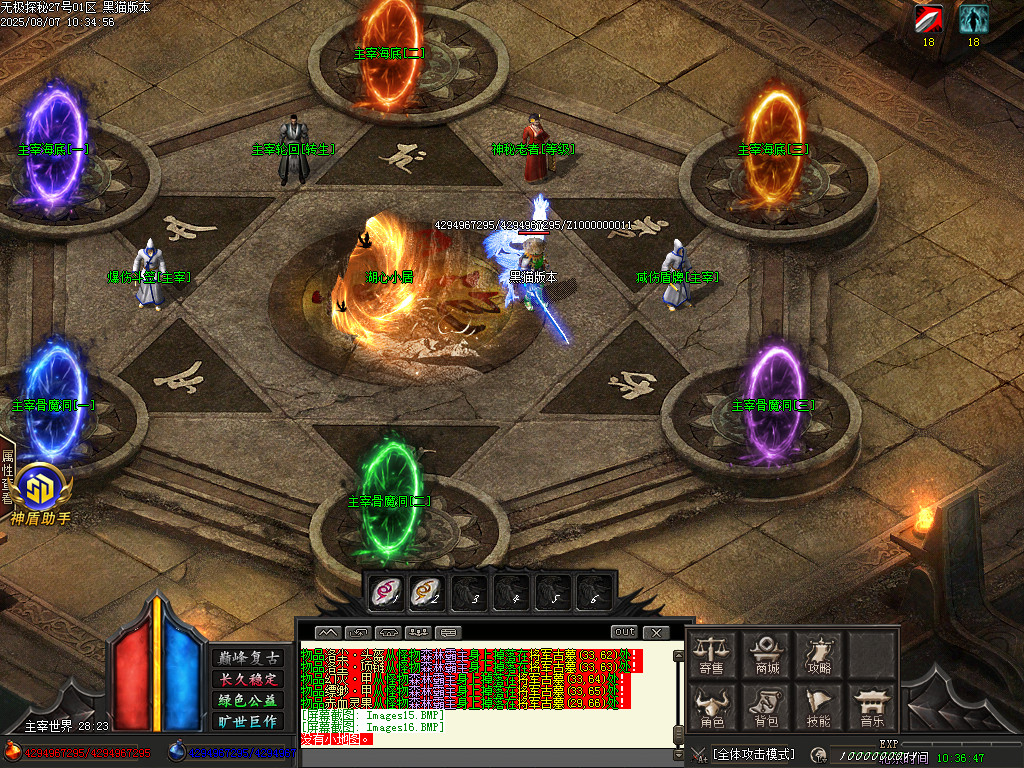Switch the 全体攻击模式 attack mode
This screenshot has height=768, width=1024.
coord(754,753)
